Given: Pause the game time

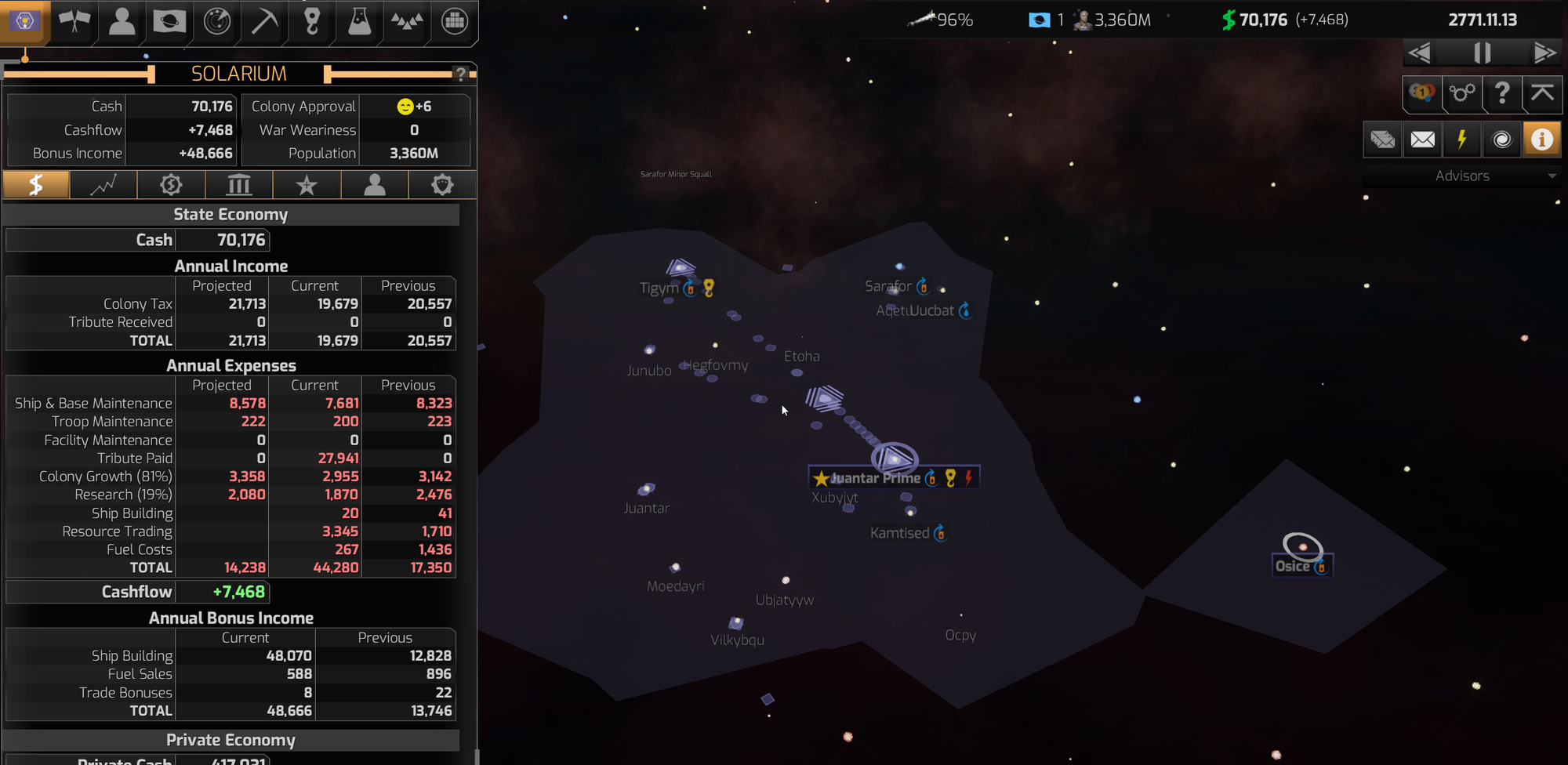Looking at the screenshot, I should coord(1482,53).
